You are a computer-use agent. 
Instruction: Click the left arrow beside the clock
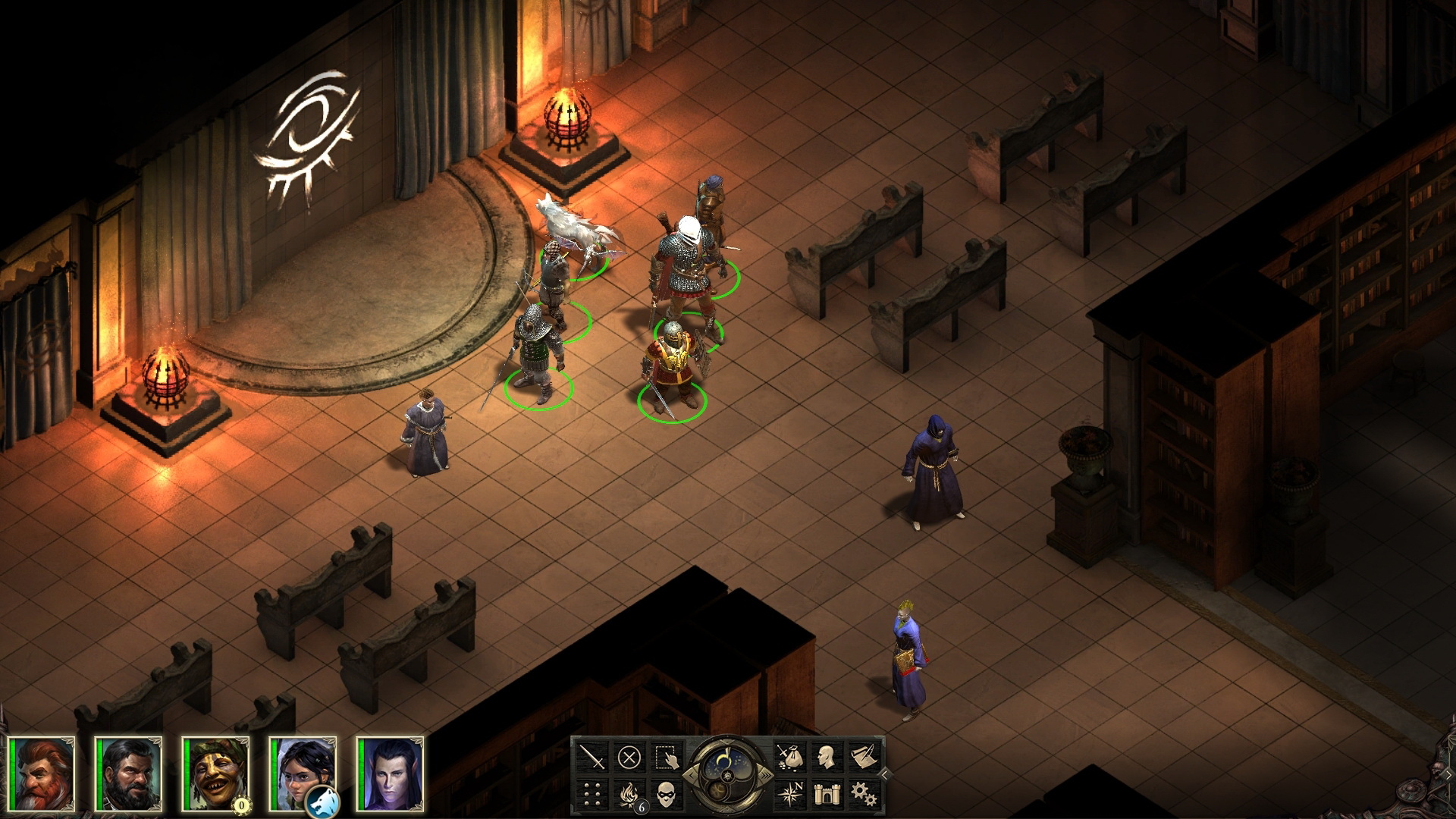click(x=692, y=775)
